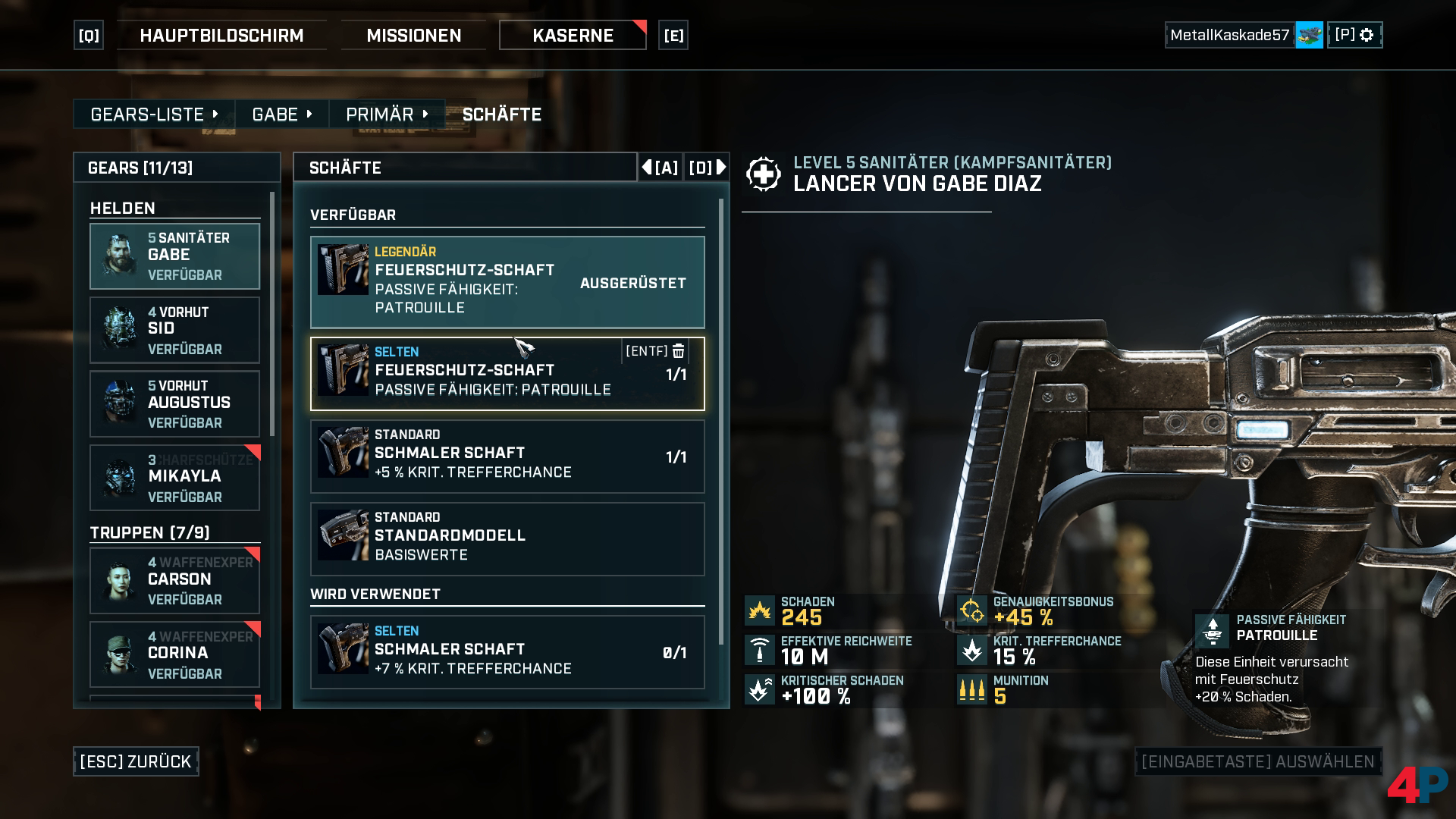Go back with the Zurück button
1456x819 pixels.
[x=136, y=761]
